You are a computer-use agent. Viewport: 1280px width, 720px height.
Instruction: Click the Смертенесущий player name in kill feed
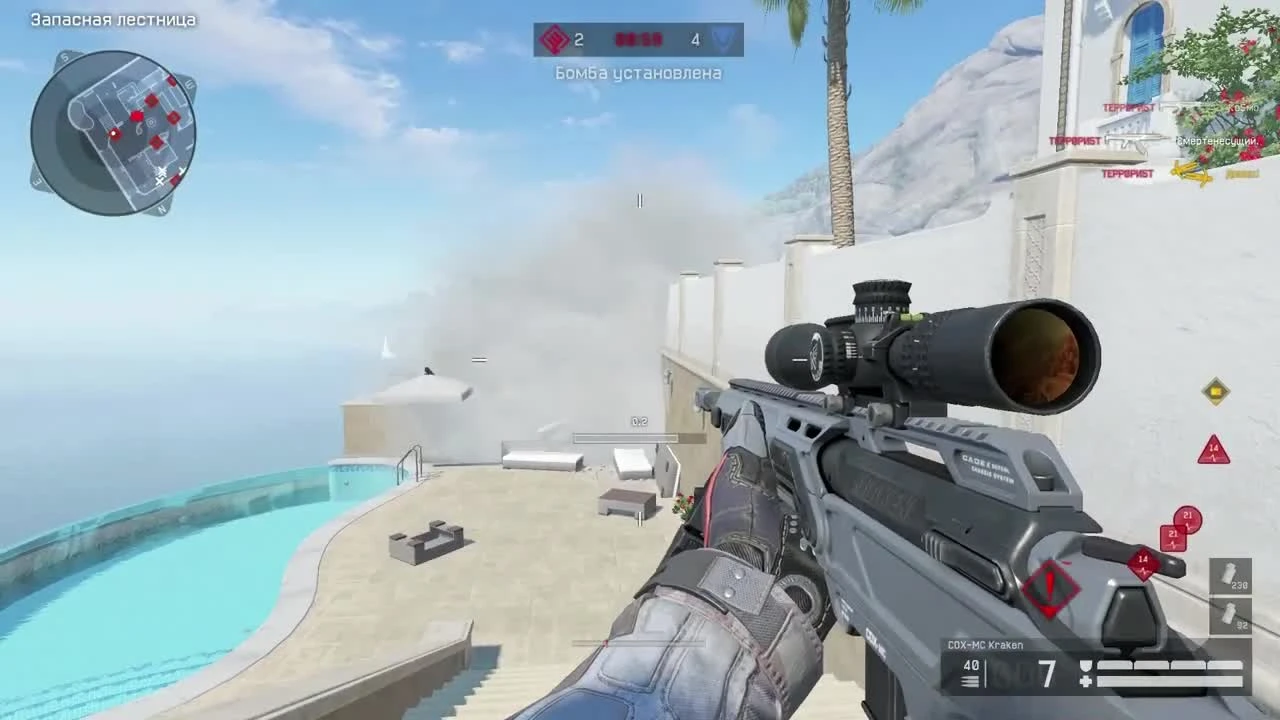pos(1218,140)
